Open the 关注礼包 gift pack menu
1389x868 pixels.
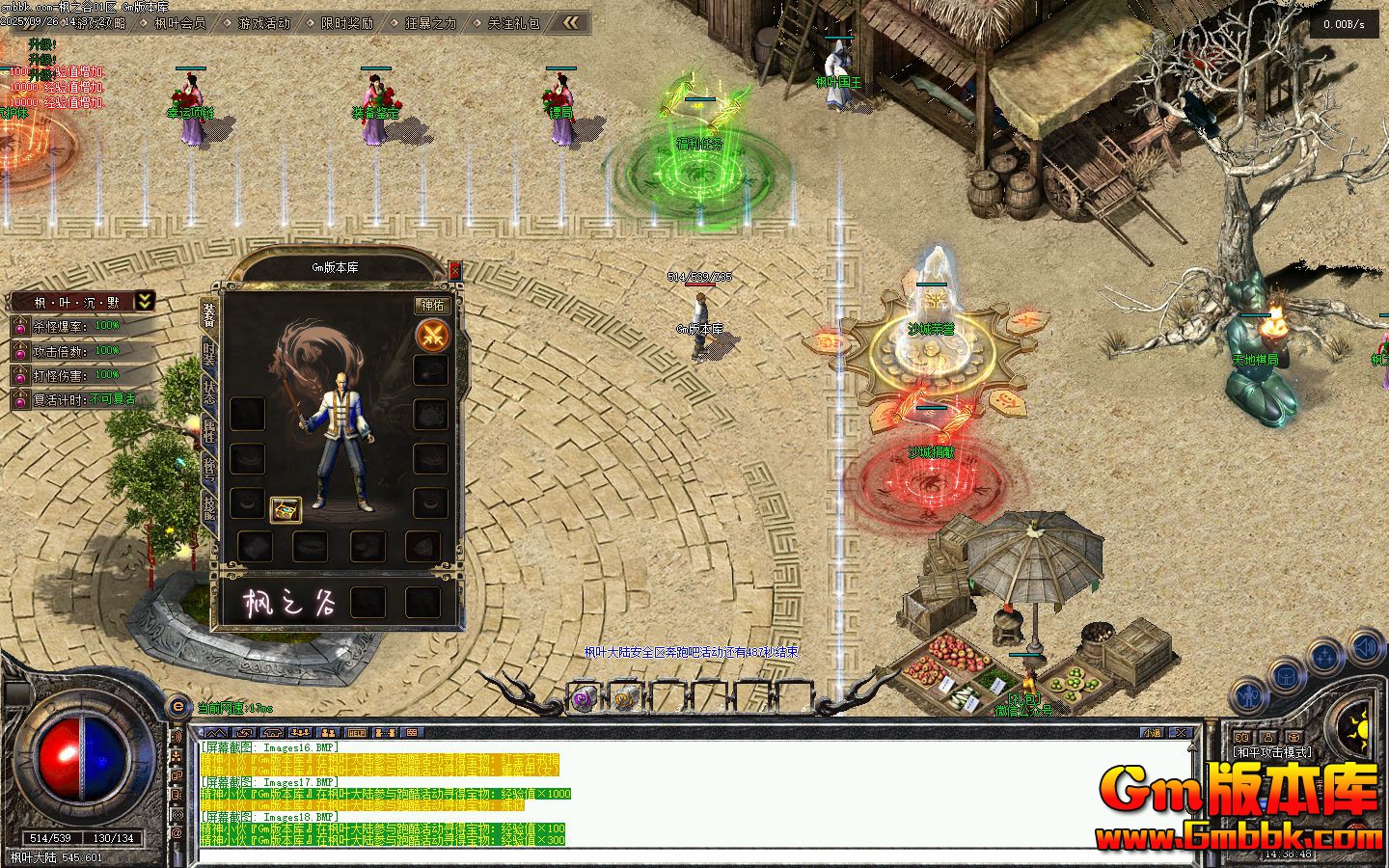click(x=513, y=23)
